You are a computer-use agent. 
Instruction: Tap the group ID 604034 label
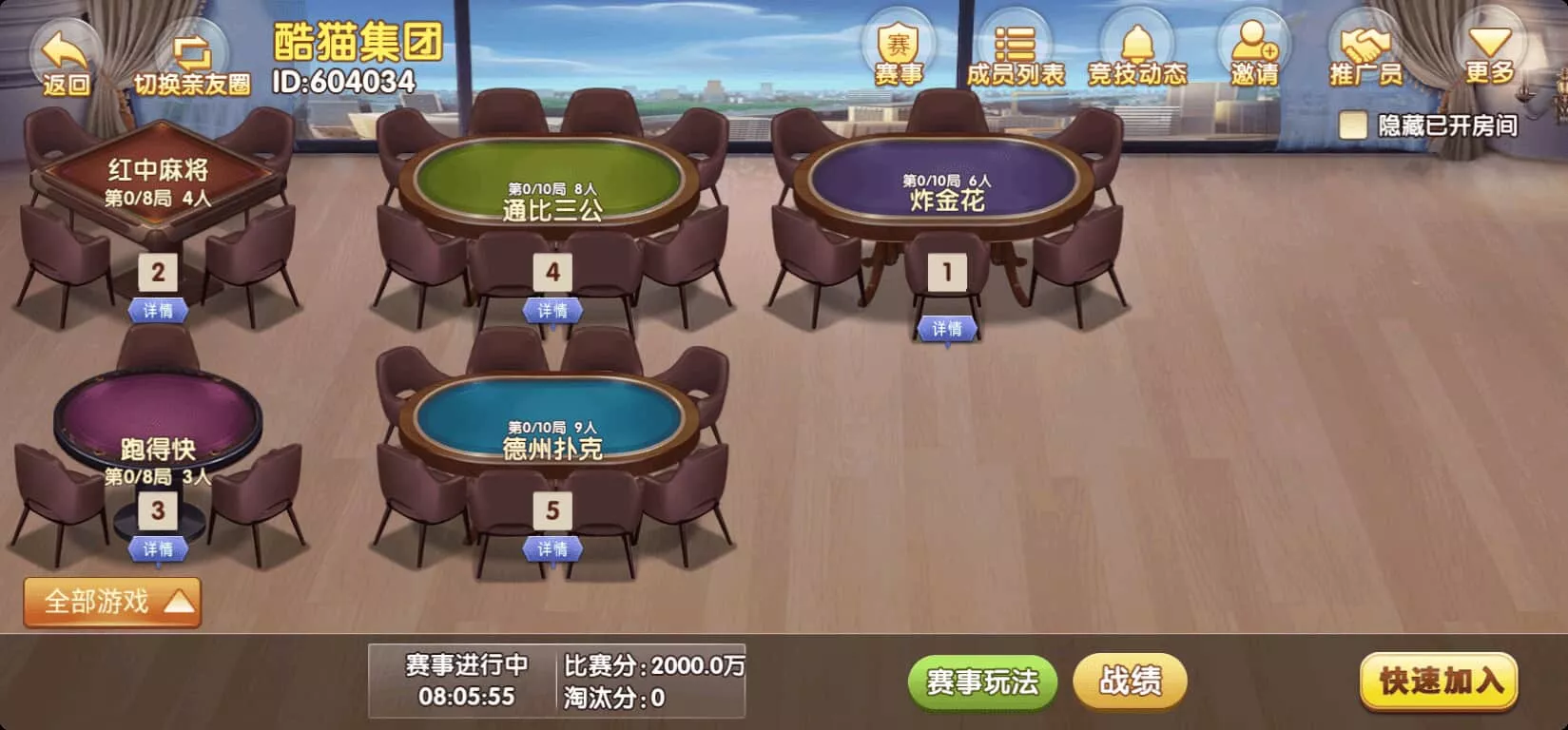pyautogui.click(x=347, y=81)
